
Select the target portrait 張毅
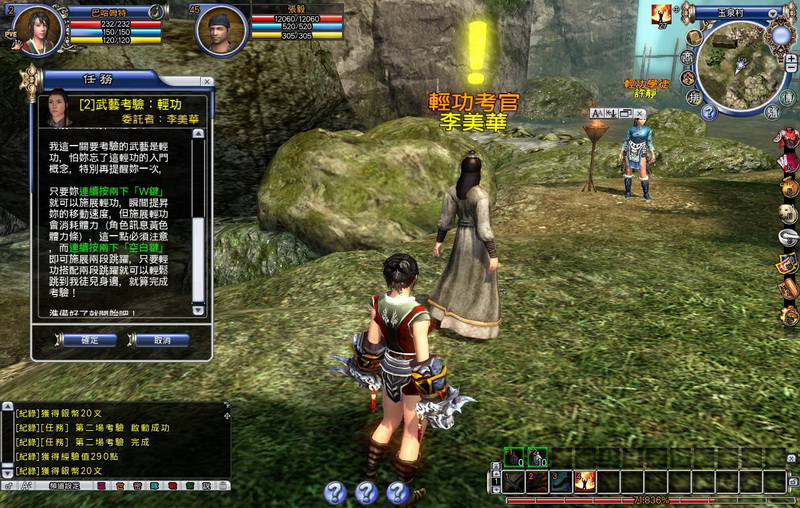click(x=222, y=30)
